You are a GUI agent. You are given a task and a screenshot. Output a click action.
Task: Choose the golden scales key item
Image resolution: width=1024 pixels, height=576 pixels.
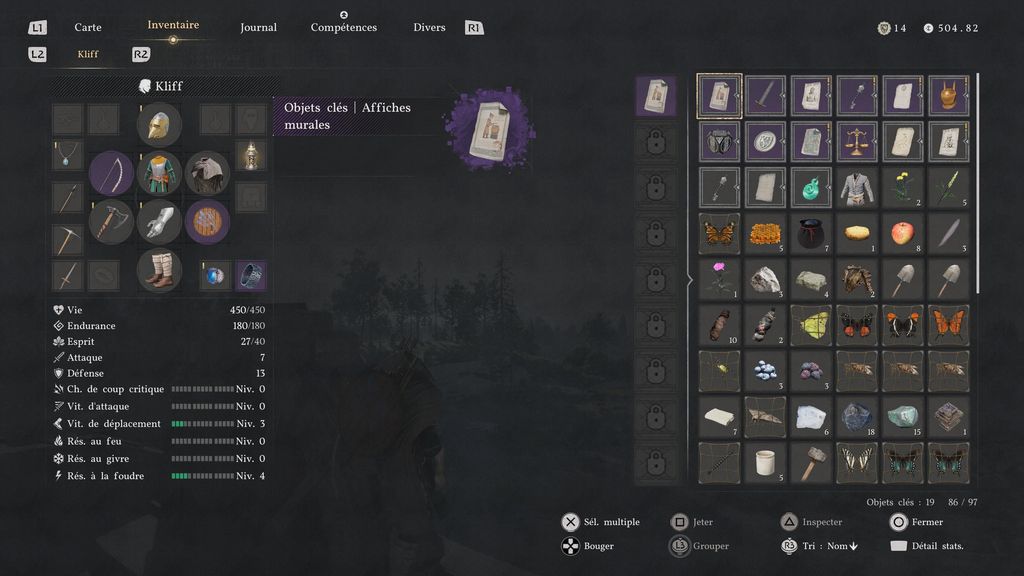856,141
